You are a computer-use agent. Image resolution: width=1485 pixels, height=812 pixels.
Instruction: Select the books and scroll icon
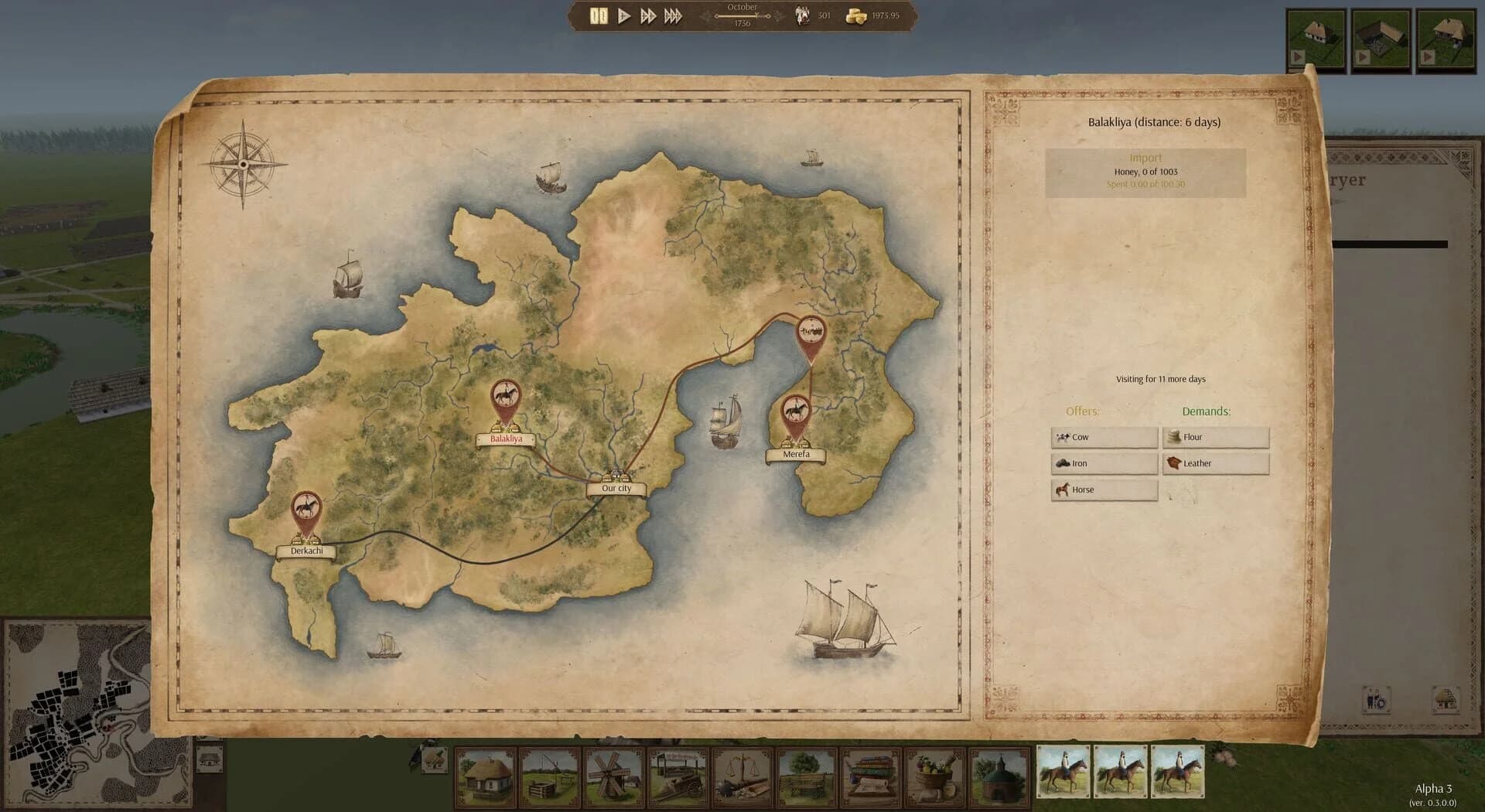(x=871, y=776)
